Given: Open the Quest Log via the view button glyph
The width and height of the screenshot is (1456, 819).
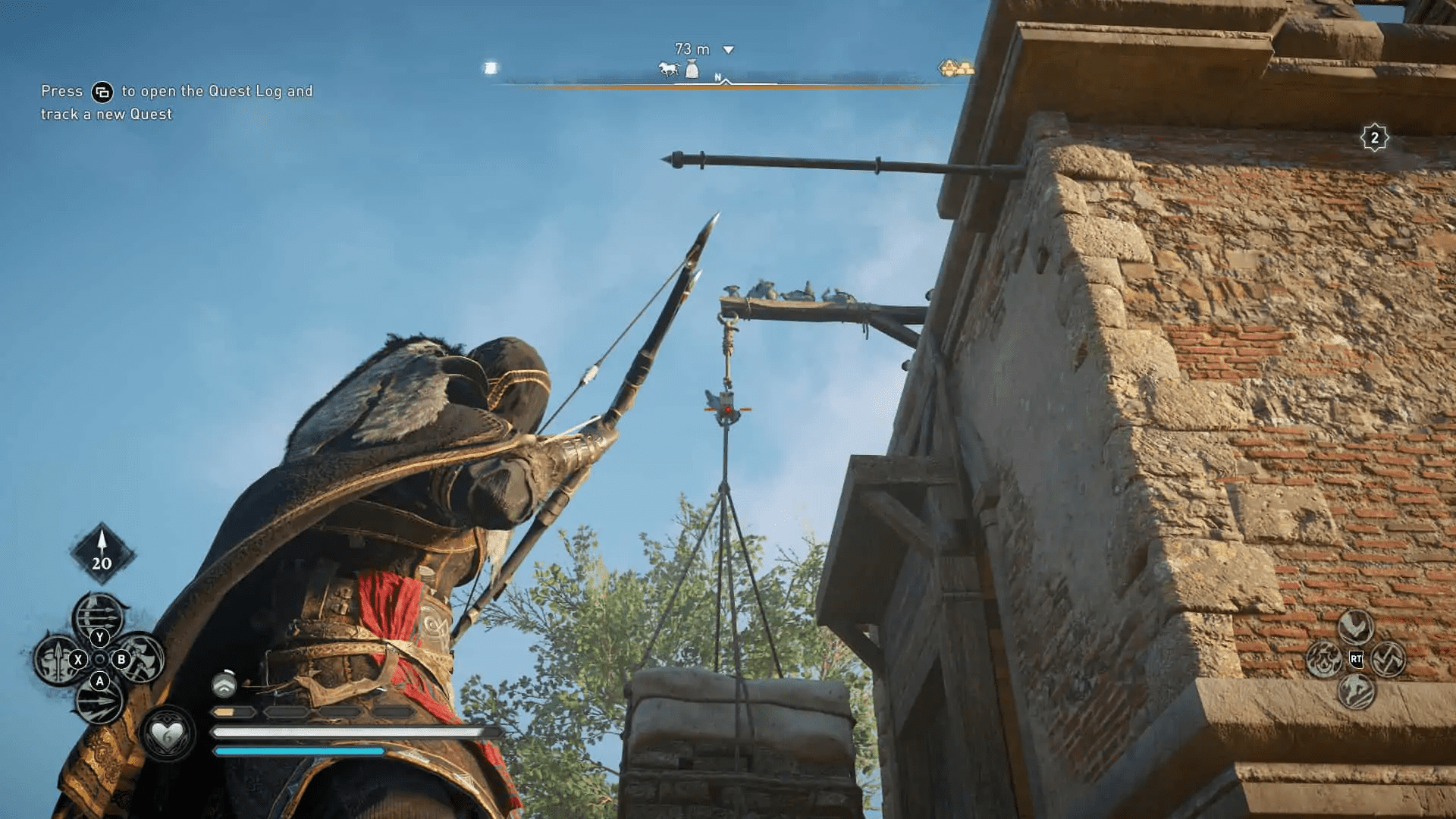Looking at the screenshot, I should (x=104, y=92).
